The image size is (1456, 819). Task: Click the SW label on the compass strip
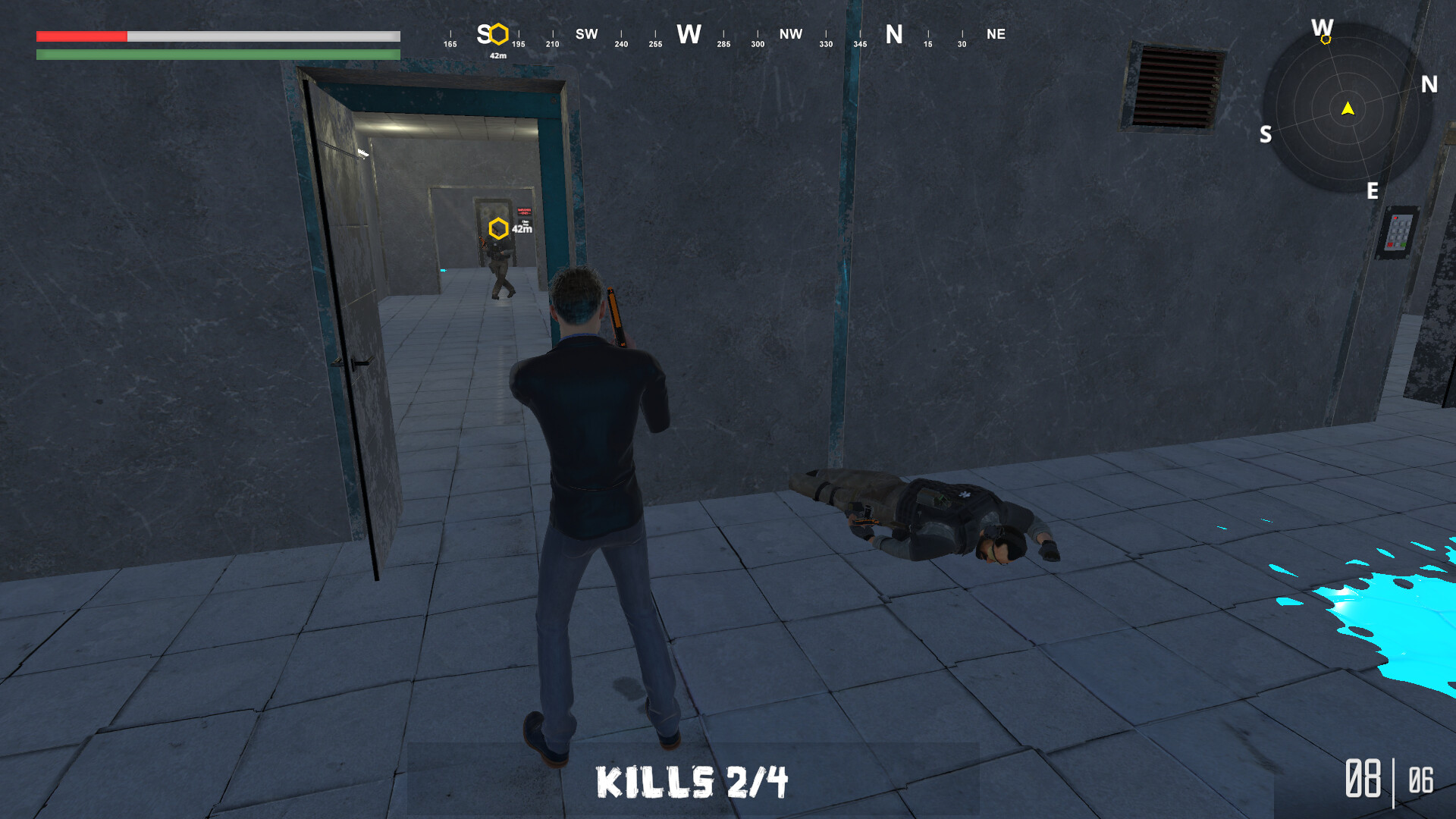coord(585,34)
